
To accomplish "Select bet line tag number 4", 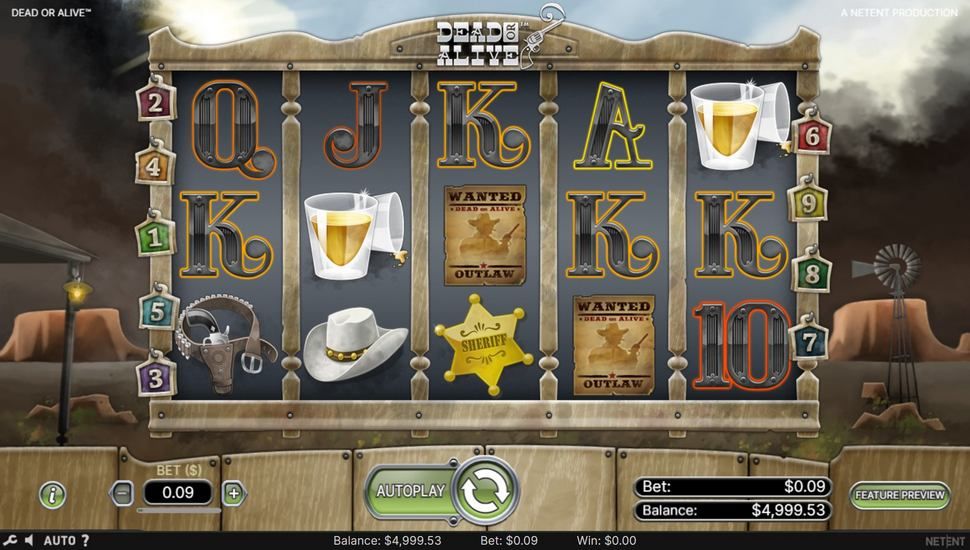I will 154,167.
